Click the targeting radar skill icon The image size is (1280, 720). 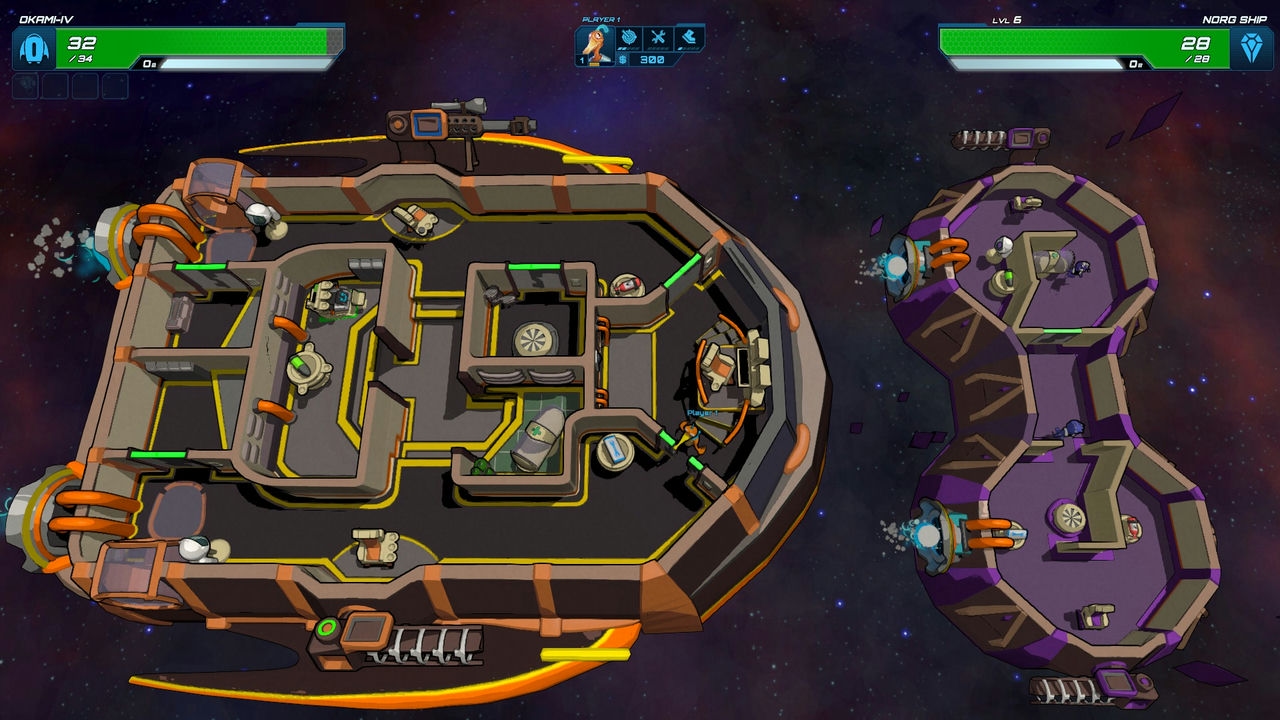point(628,39)
